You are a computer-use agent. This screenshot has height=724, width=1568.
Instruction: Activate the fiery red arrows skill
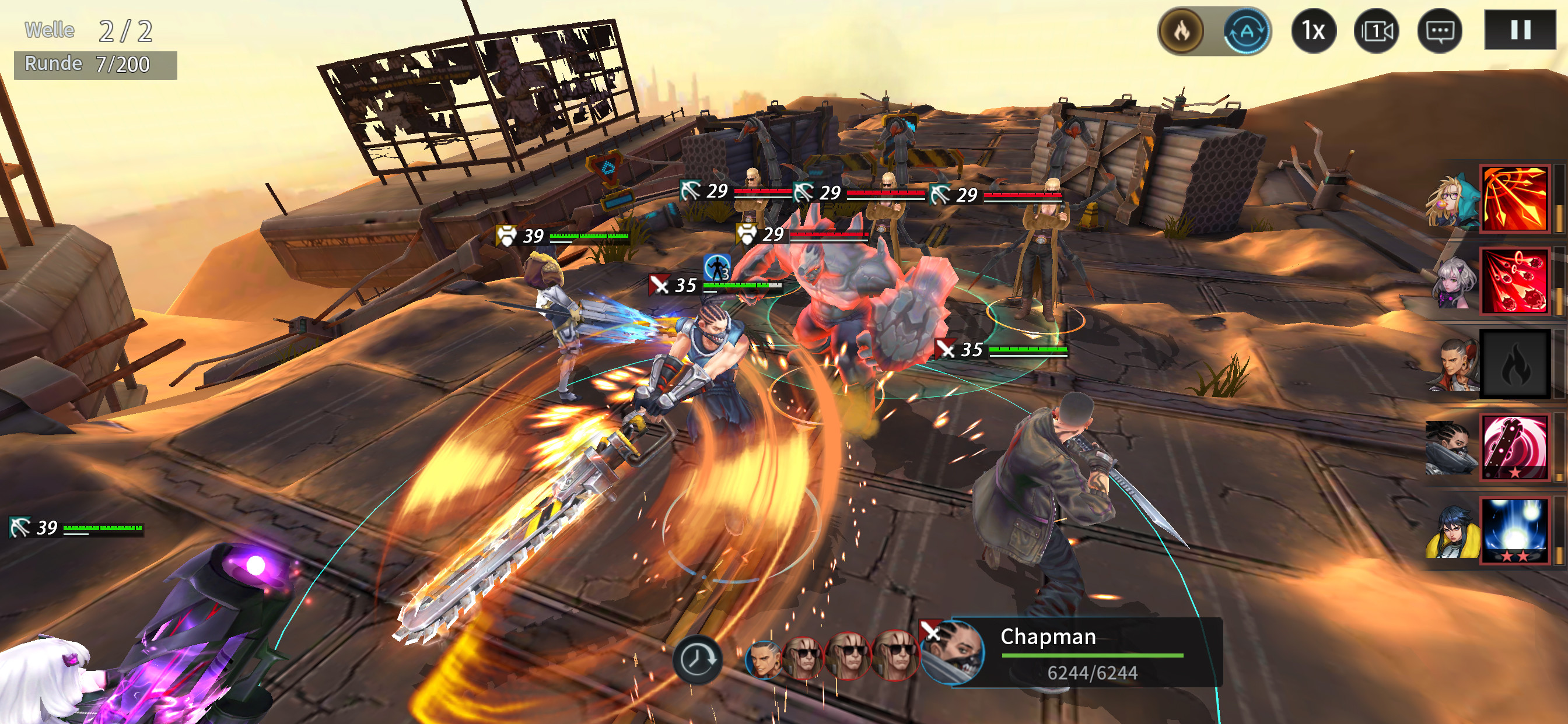coord(1514,198)
